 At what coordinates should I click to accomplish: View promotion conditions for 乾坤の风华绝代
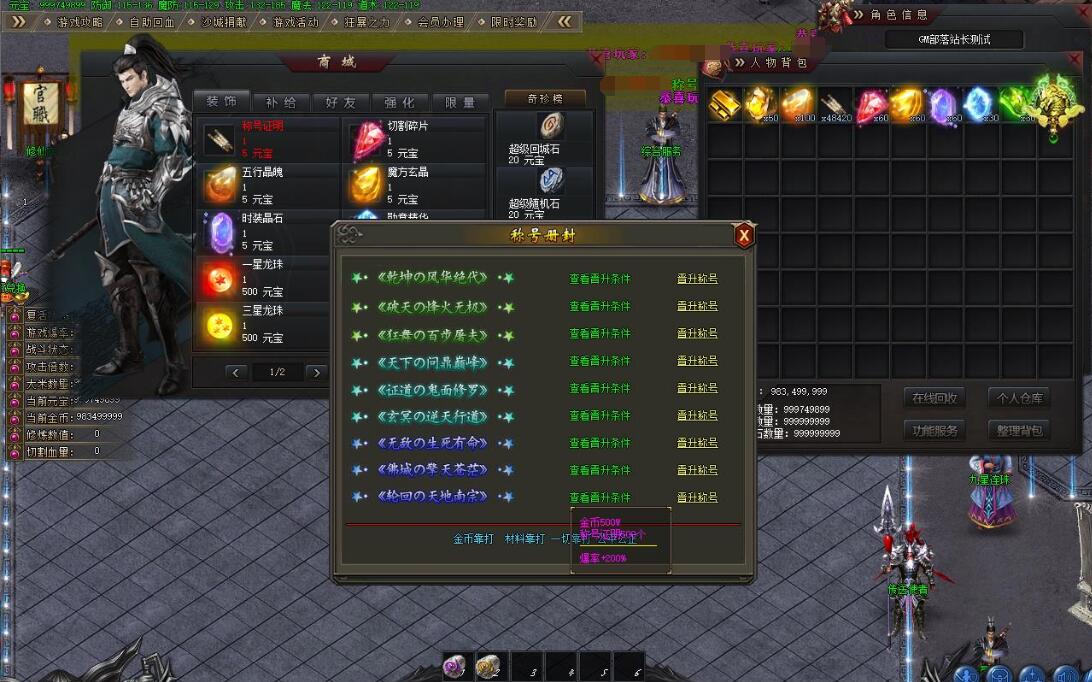(600, 279)
